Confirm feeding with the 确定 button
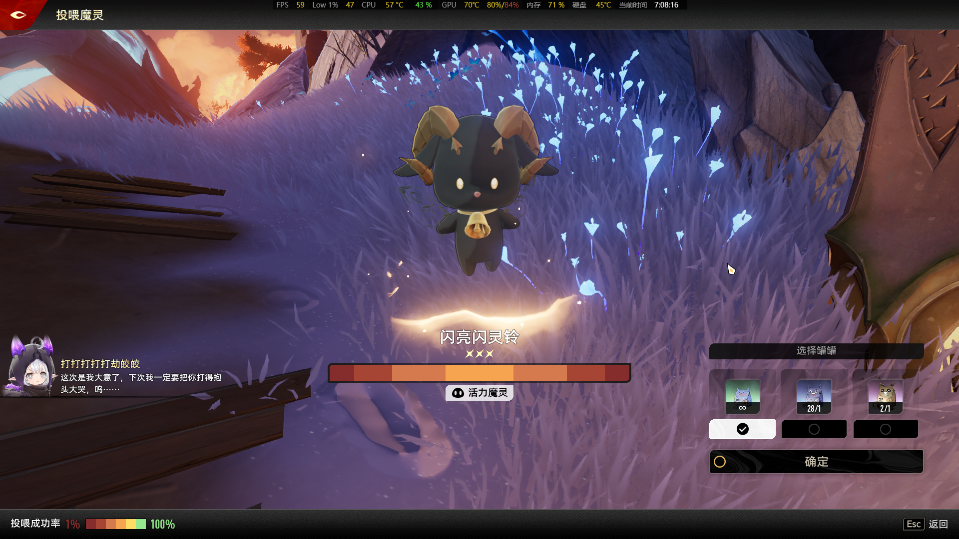 [x=816, y=462]
